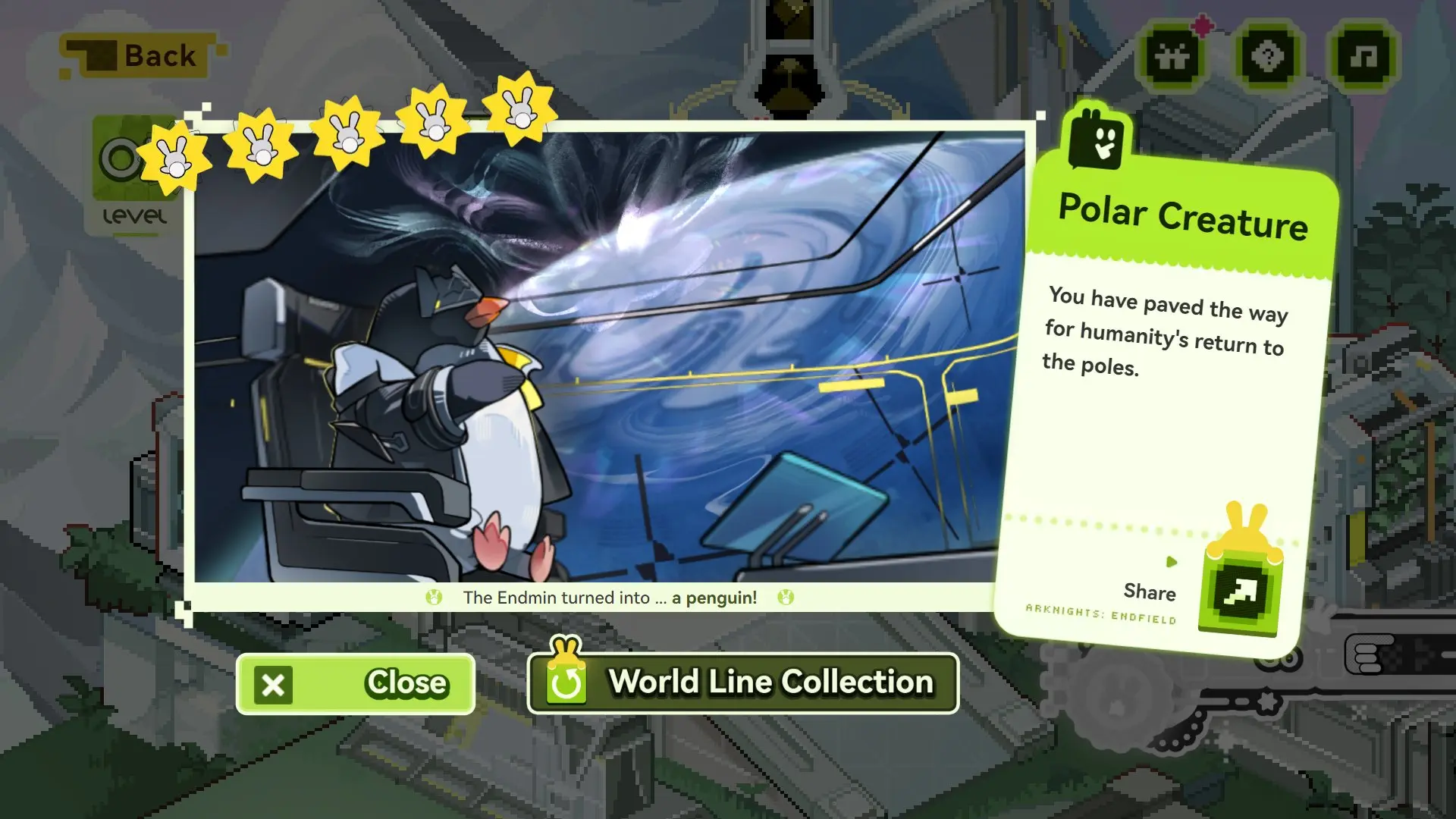
Task: Toggle the music note button
Action: (1364, 56)
